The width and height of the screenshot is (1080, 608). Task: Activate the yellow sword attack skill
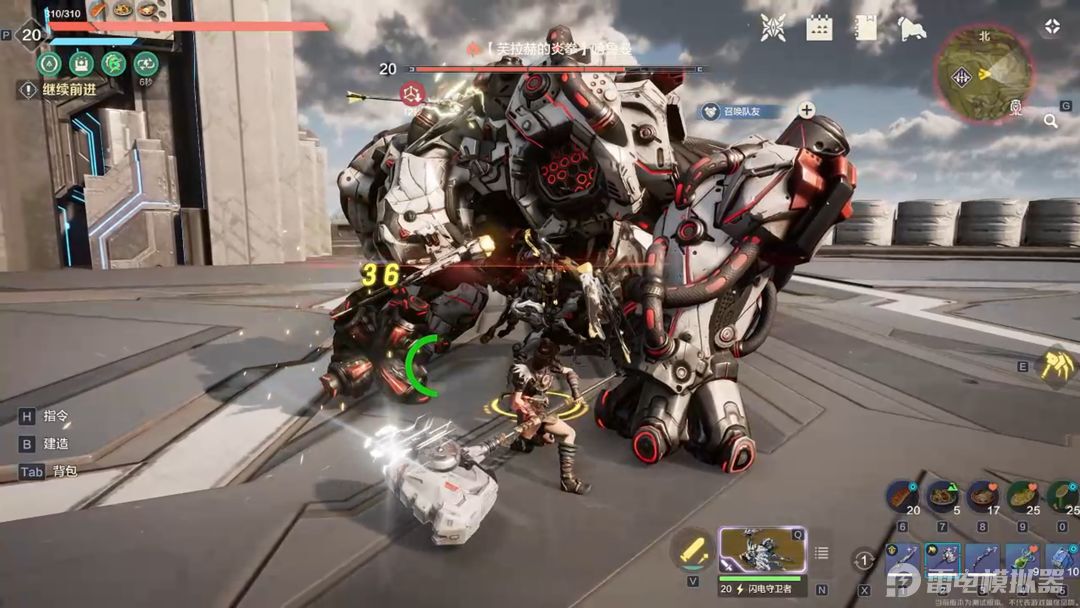click(692, 549)
